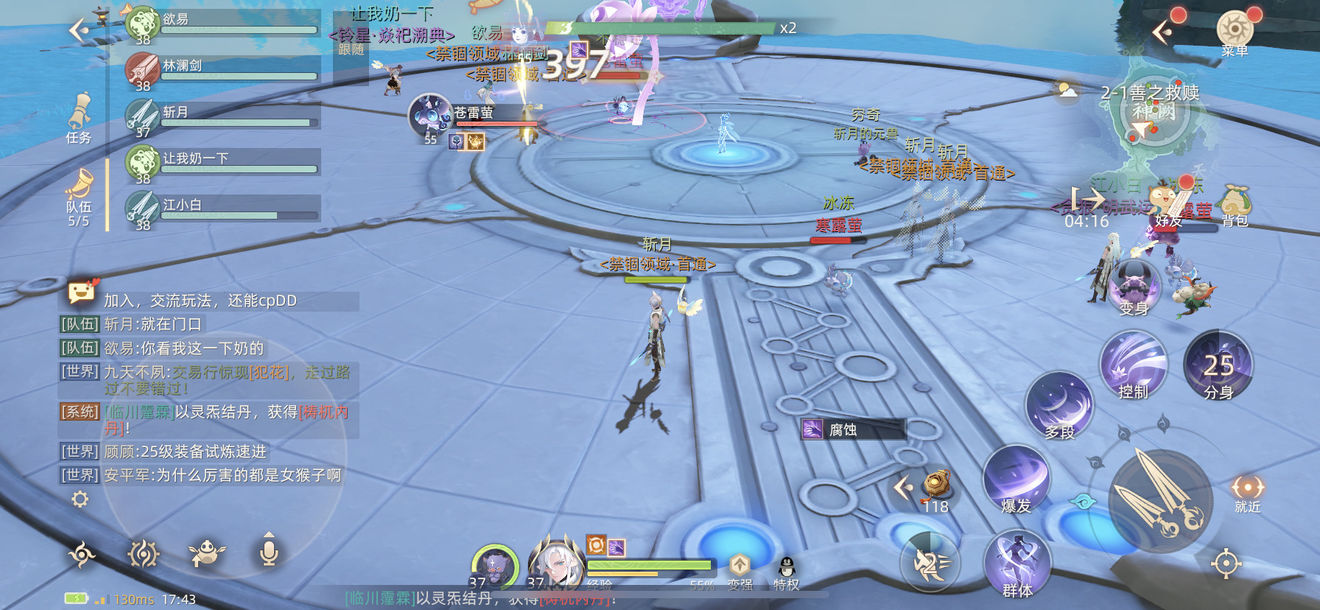Open chat settings gear icon
The width and height of the screenshot is (1320, 610).
coord(80,499)
